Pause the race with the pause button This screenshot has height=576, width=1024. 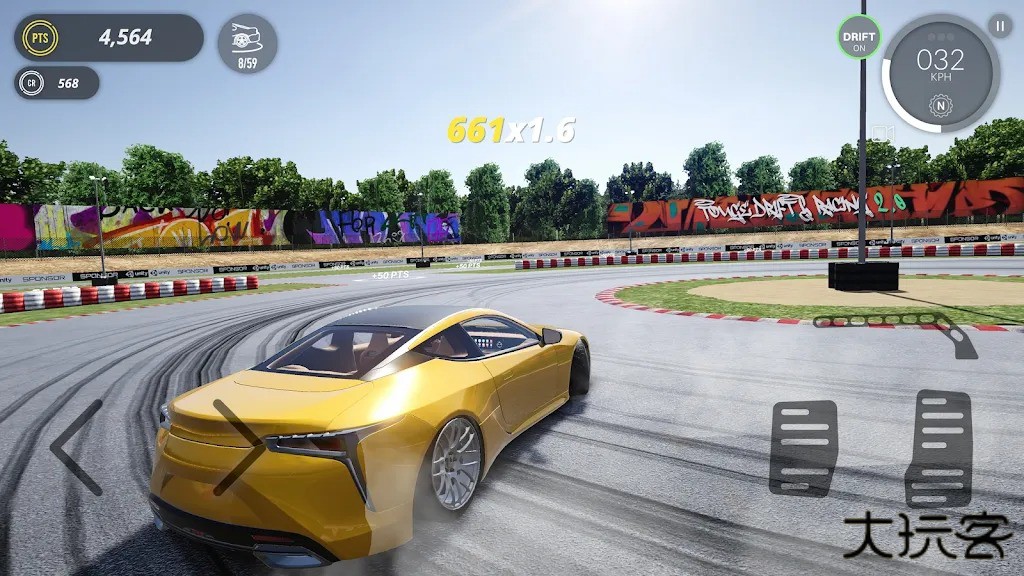click(x=999, y=26)
